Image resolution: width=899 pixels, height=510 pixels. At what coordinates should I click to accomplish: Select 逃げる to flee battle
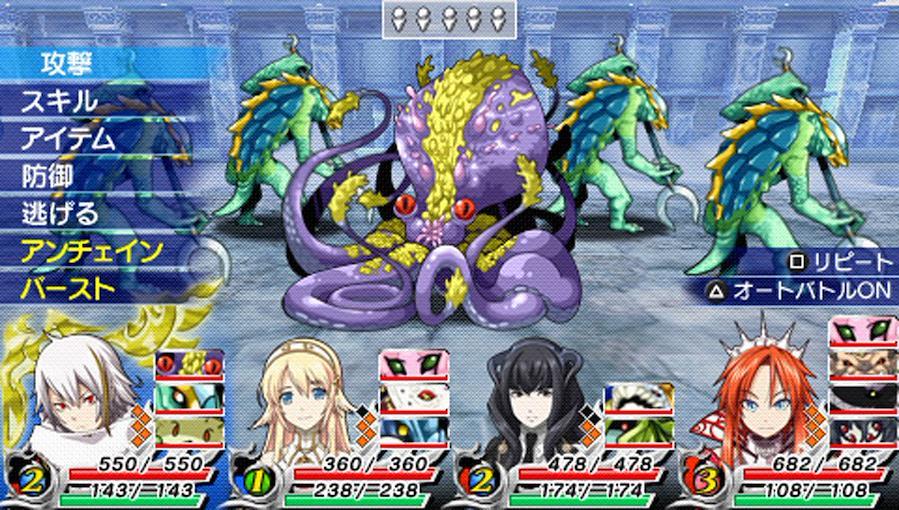60,213
